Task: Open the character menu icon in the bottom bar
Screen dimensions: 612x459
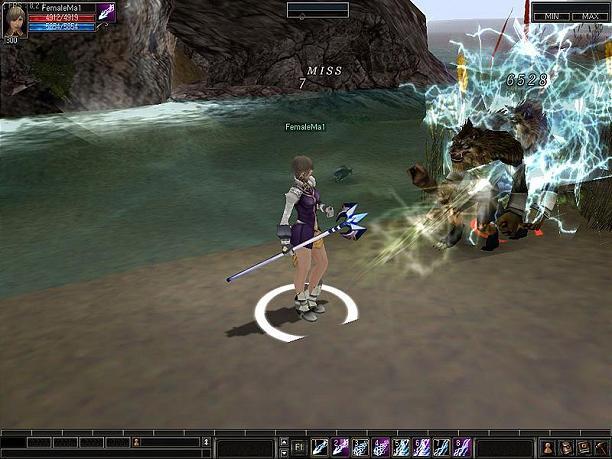Action: point(548,446)
